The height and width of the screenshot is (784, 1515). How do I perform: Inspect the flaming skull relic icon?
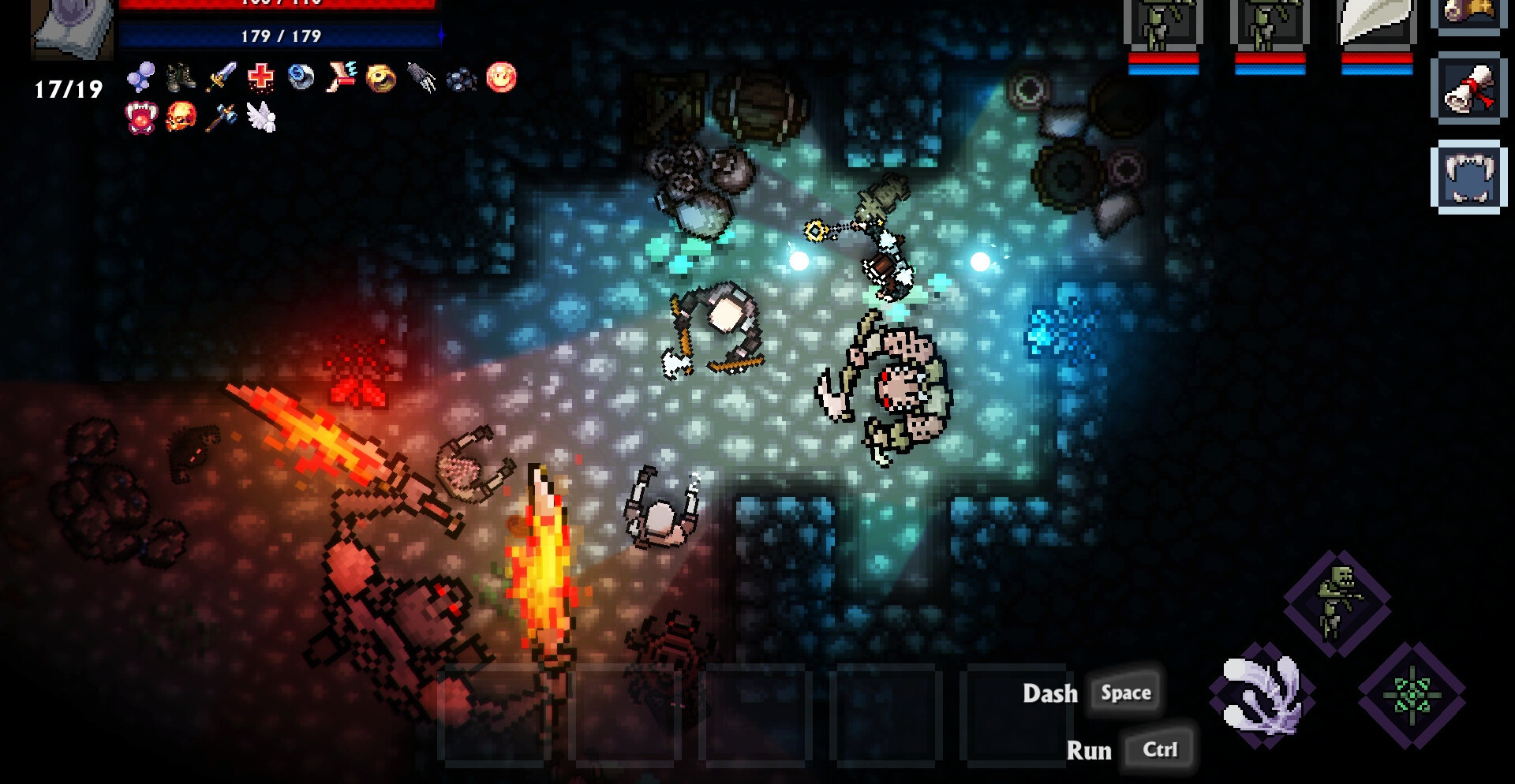click(181, 118)
